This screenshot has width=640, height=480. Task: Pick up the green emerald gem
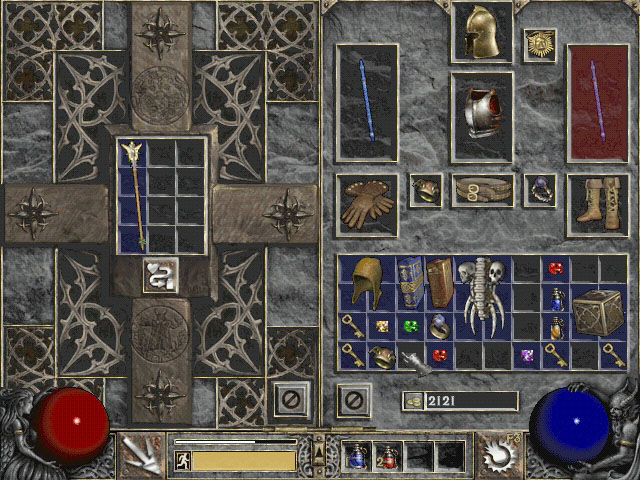click(x=410, y=326)
